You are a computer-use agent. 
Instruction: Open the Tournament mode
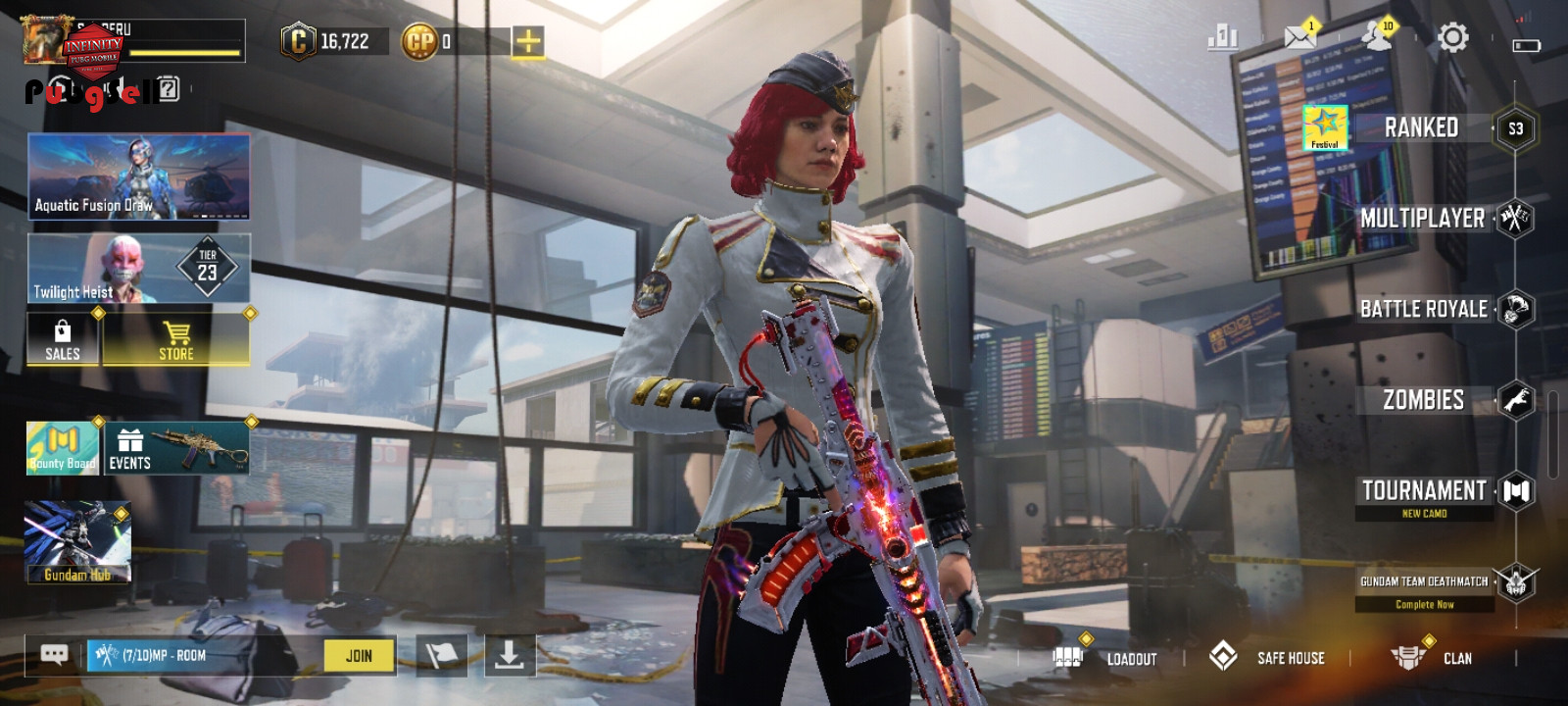click(1424, 490)
